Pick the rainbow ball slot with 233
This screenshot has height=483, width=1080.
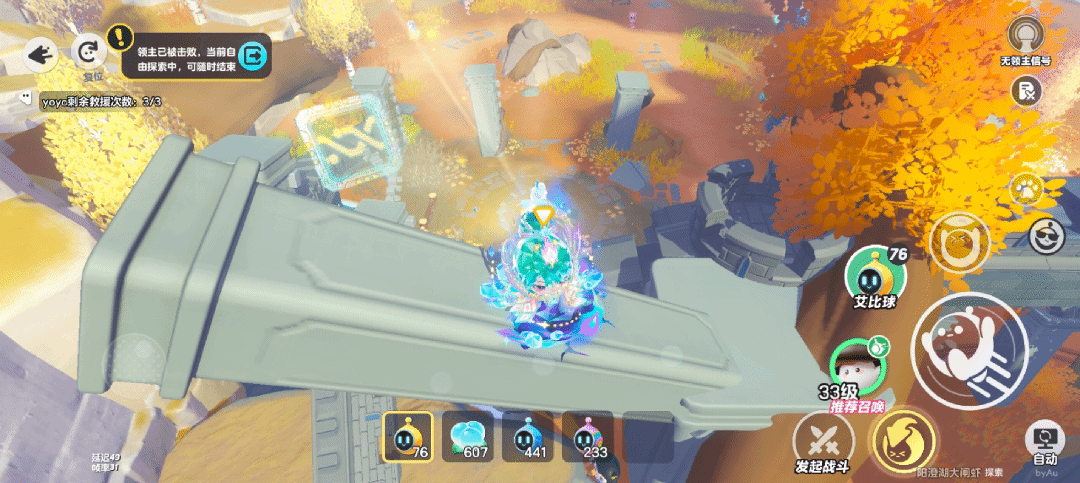(587, 436)
